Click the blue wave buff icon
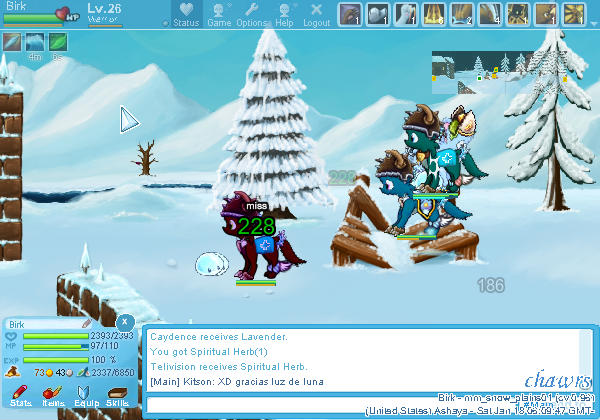The width and height of the screenshot is (600, 420). (x=35, y=42)
